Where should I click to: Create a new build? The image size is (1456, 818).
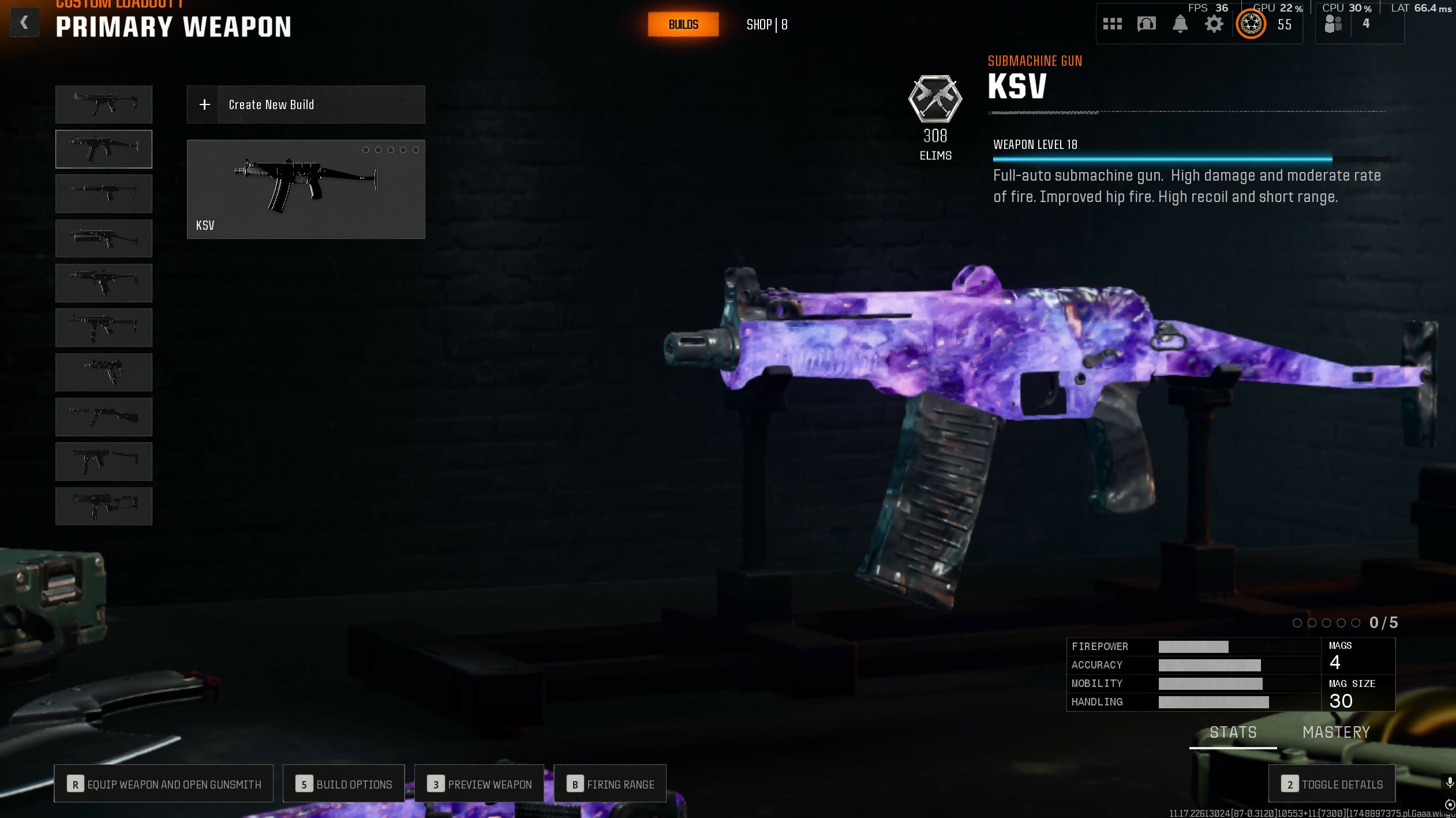306,104
